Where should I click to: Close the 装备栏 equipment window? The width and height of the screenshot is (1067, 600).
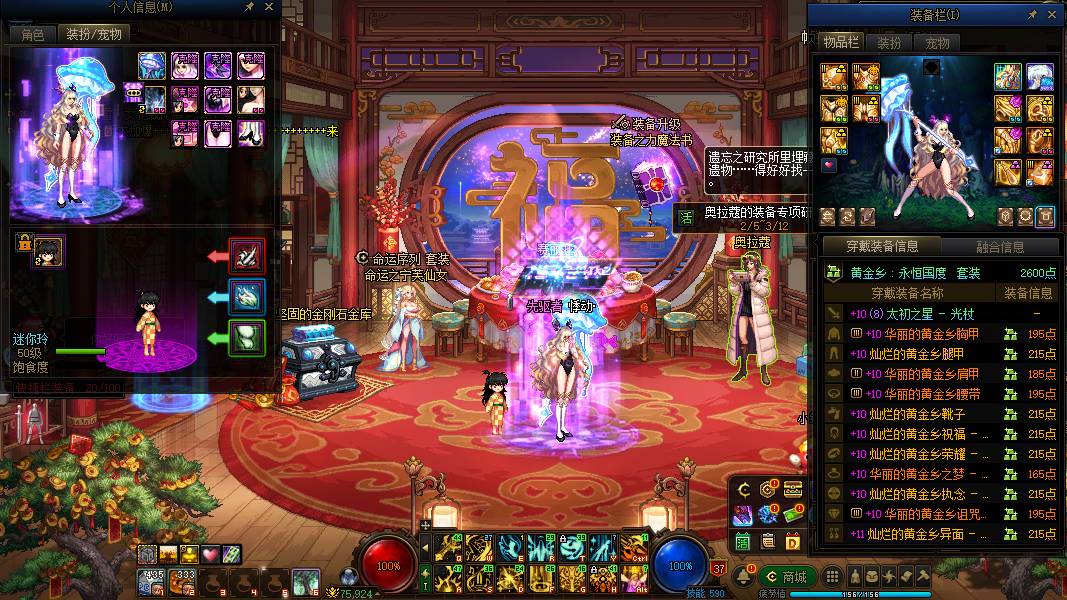click(1050, 14)
